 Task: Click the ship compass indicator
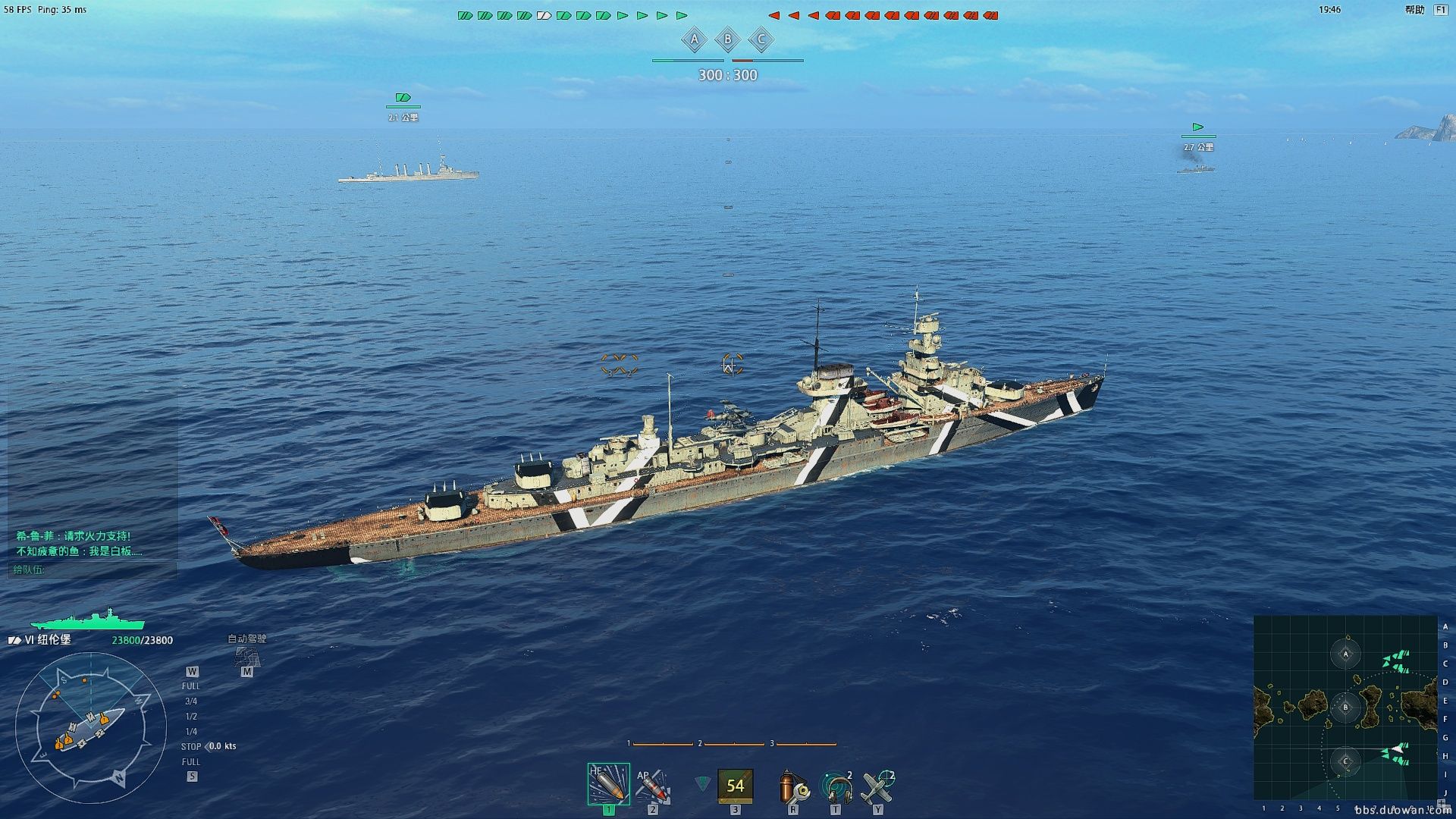[x=89, y=729]
